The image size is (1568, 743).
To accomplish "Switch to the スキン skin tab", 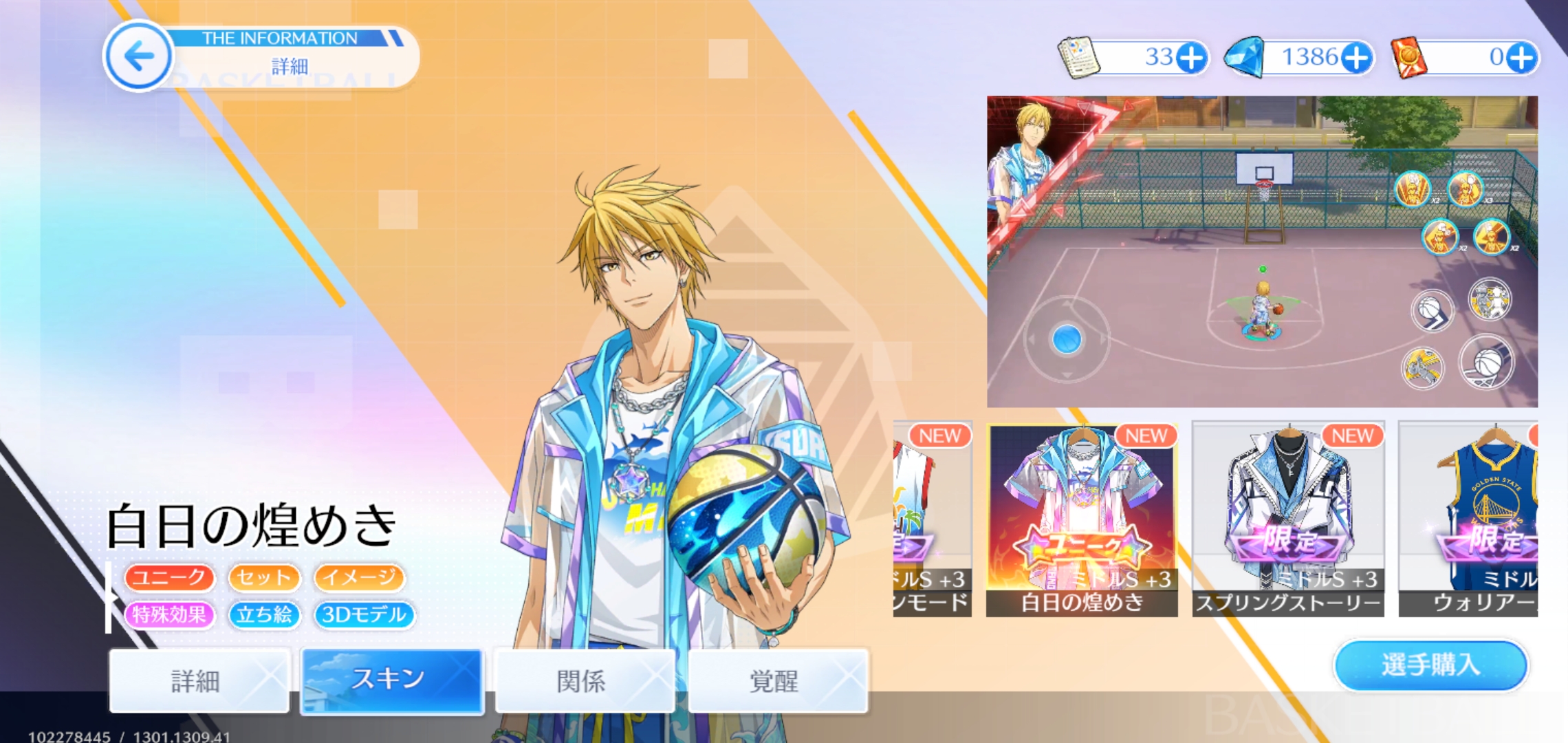I will click(x=392, y=680).
